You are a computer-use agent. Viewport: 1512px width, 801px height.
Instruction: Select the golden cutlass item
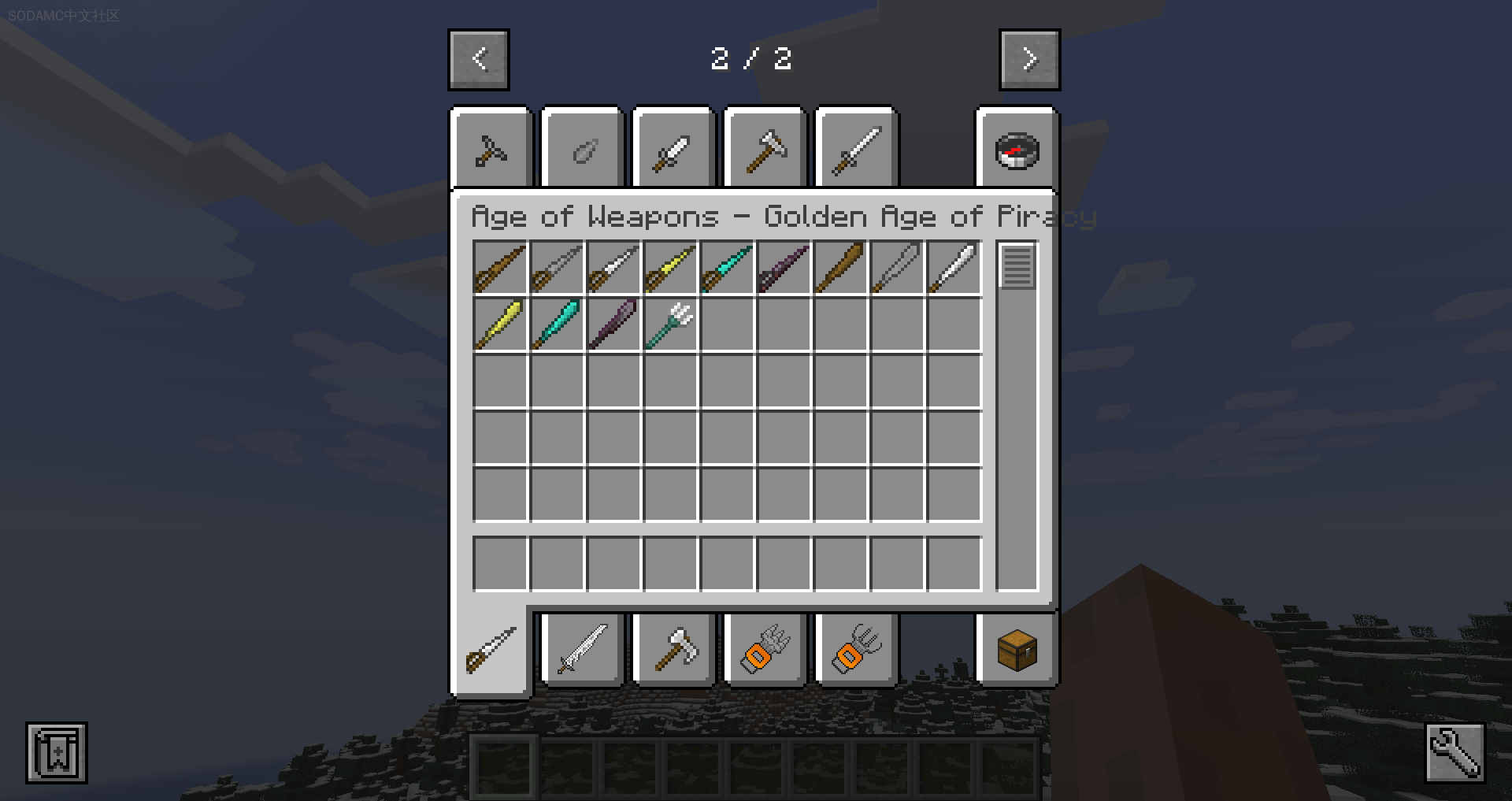click(670, 269)
